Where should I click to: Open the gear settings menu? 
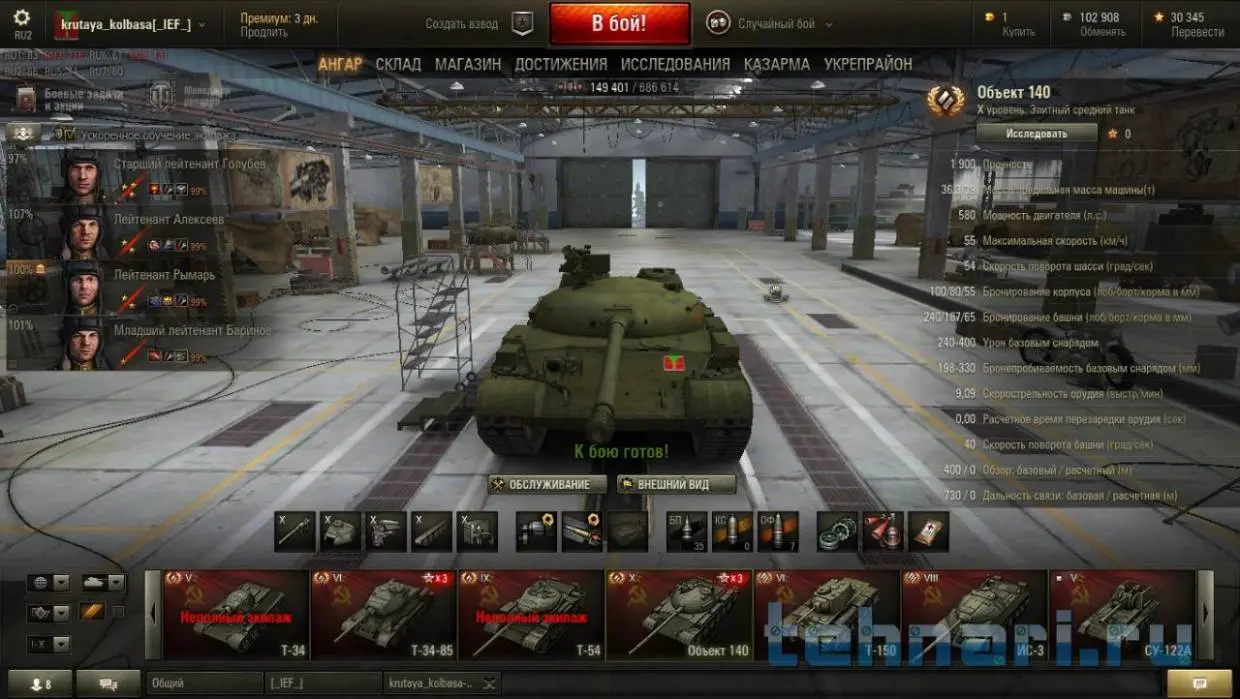pyautogui.click(x=22, y=18)
